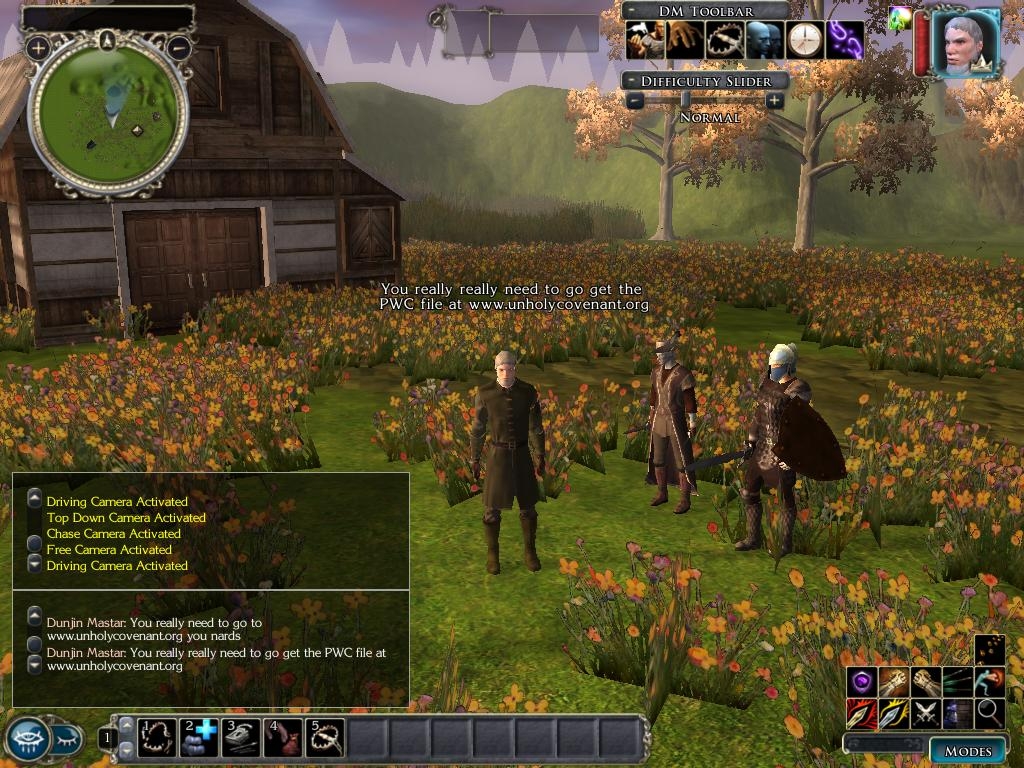Zoom in the minimap with plus button

point(38,47)
